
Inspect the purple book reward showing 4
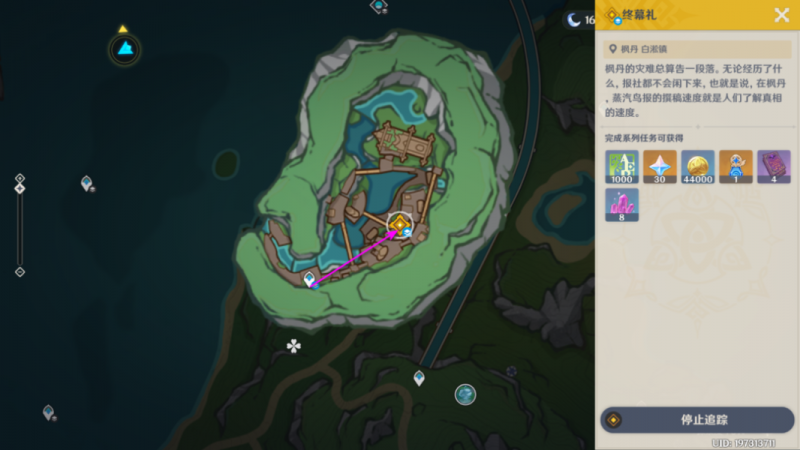(774, 167)
